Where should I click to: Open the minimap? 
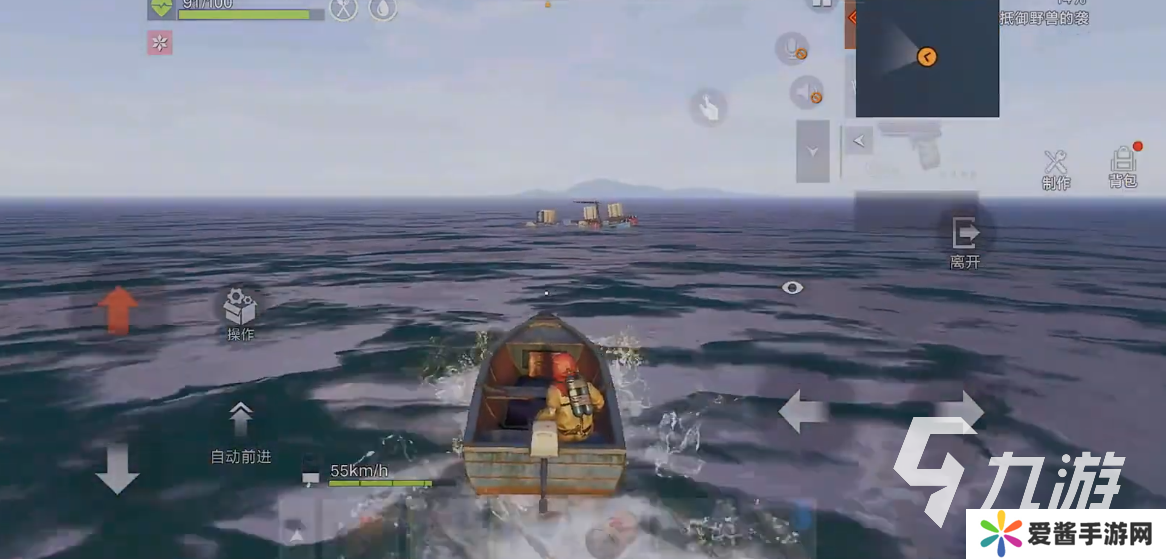click(927, 58)
